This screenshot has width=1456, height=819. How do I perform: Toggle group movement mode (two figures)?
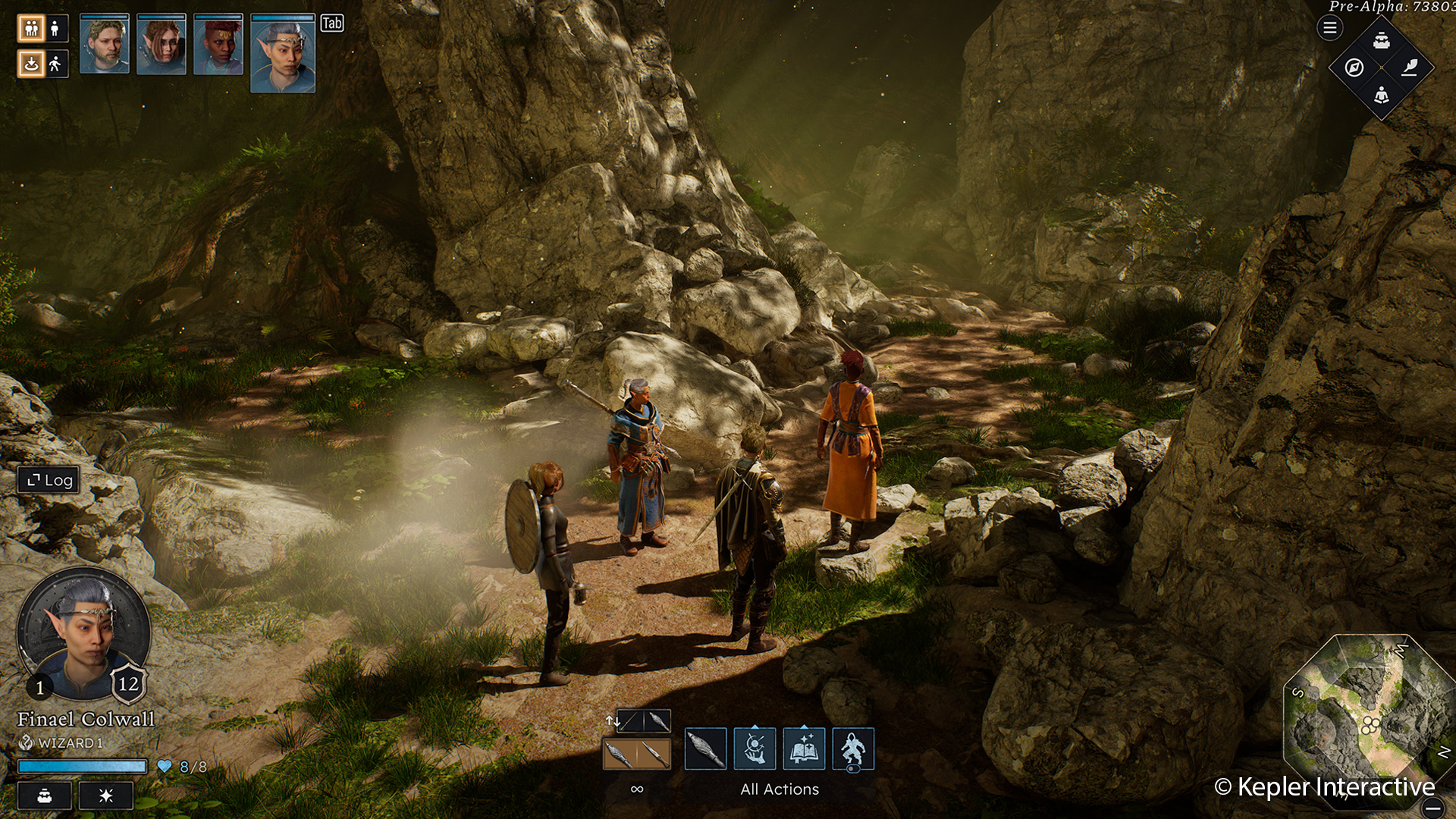pyautogui.click(x=31, y=29)
